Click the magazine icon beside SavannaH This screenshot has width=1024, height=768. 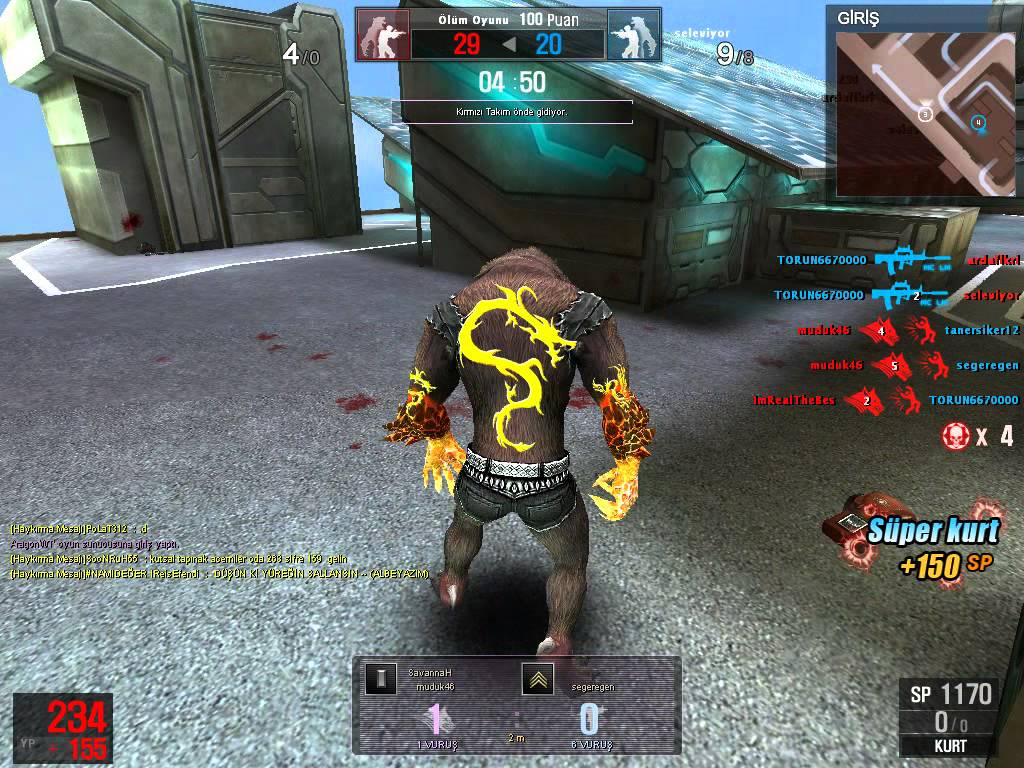[379, 679]
